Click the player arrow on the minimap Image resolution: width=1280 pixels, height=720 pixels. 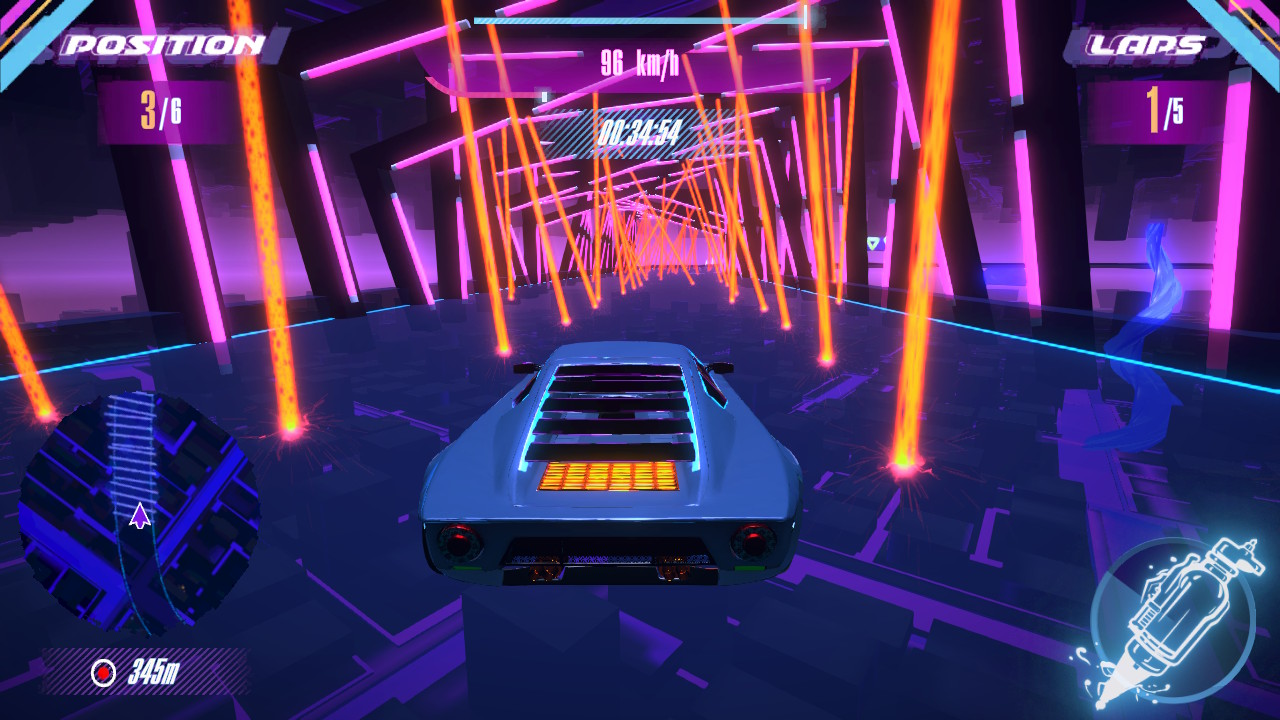(x=140, y=515)
